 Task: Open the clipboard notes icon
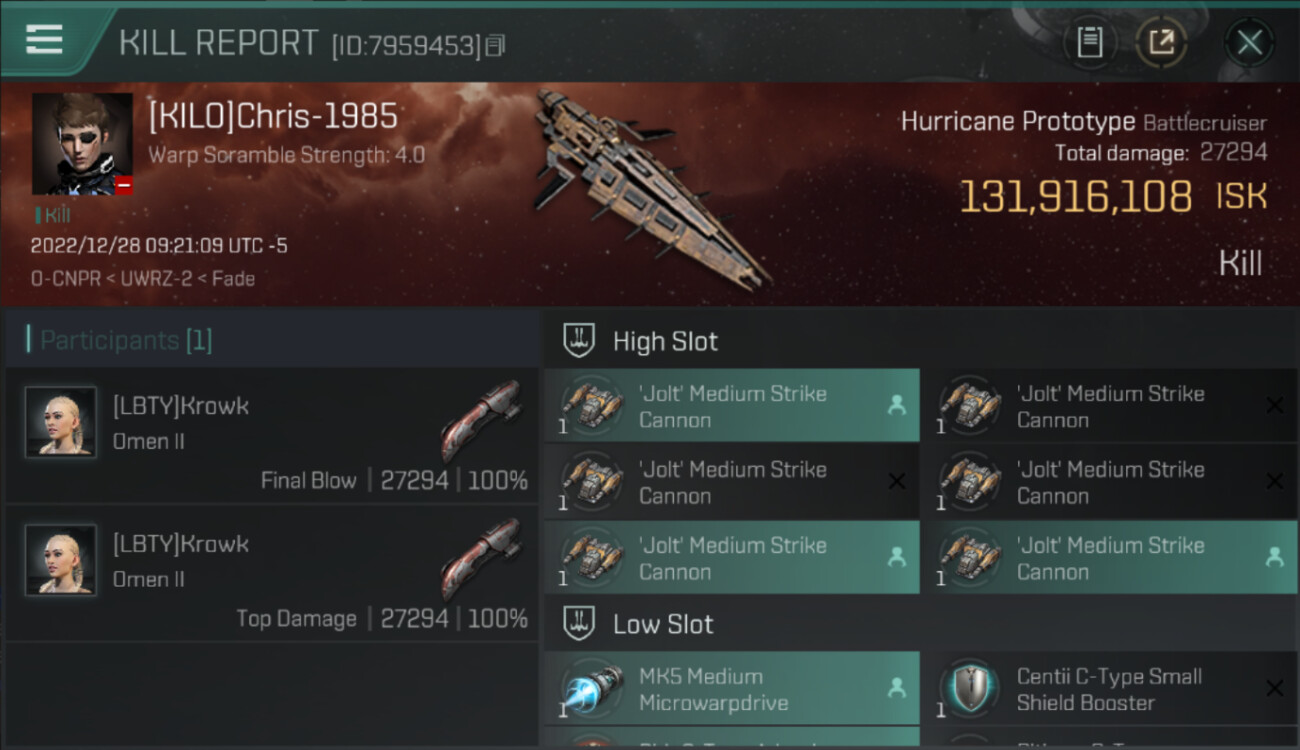point(1089,42)
